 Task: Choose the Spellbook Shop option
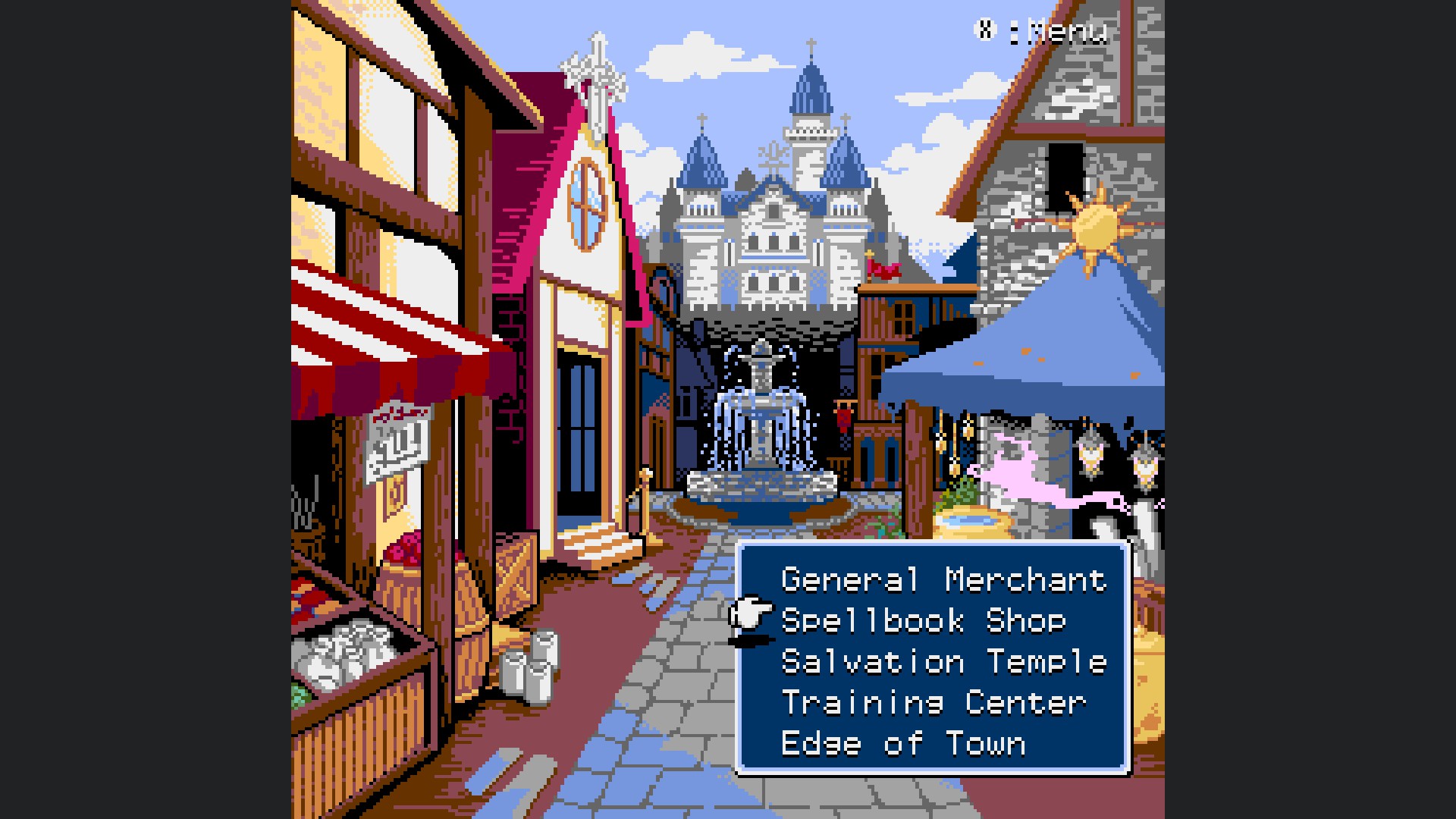click(x=923, y=622)
